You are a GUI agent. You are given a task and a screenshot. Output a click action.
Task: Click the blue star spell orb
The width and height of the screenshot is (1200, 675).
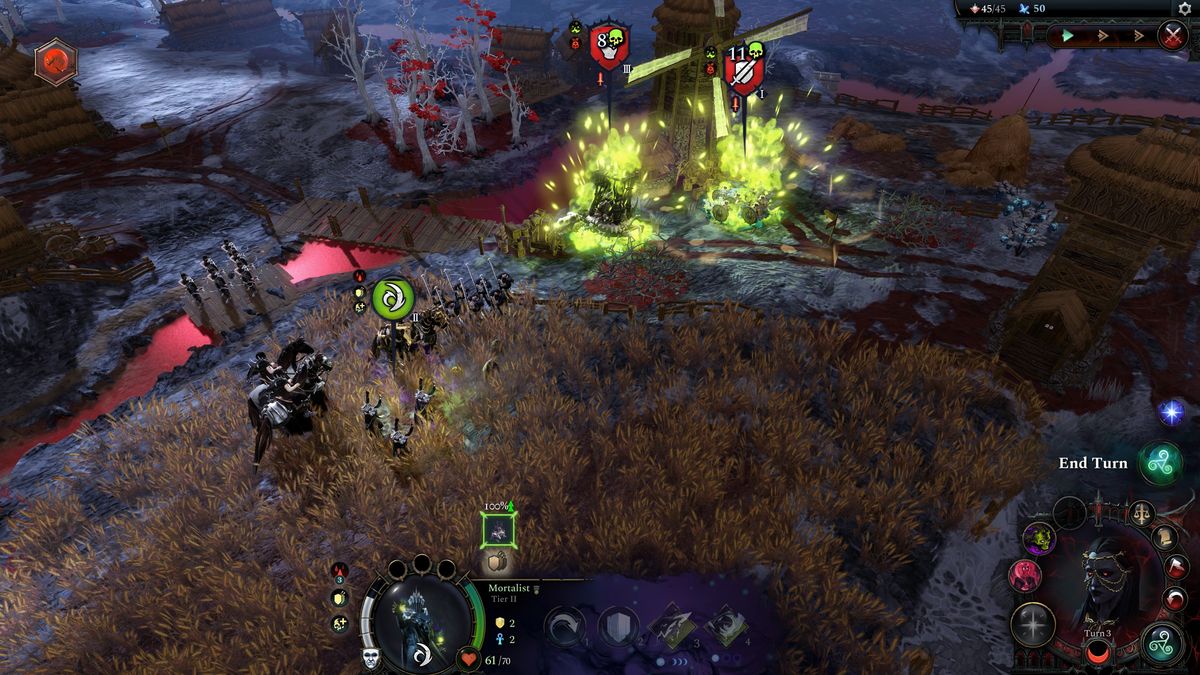point(1171,411)
